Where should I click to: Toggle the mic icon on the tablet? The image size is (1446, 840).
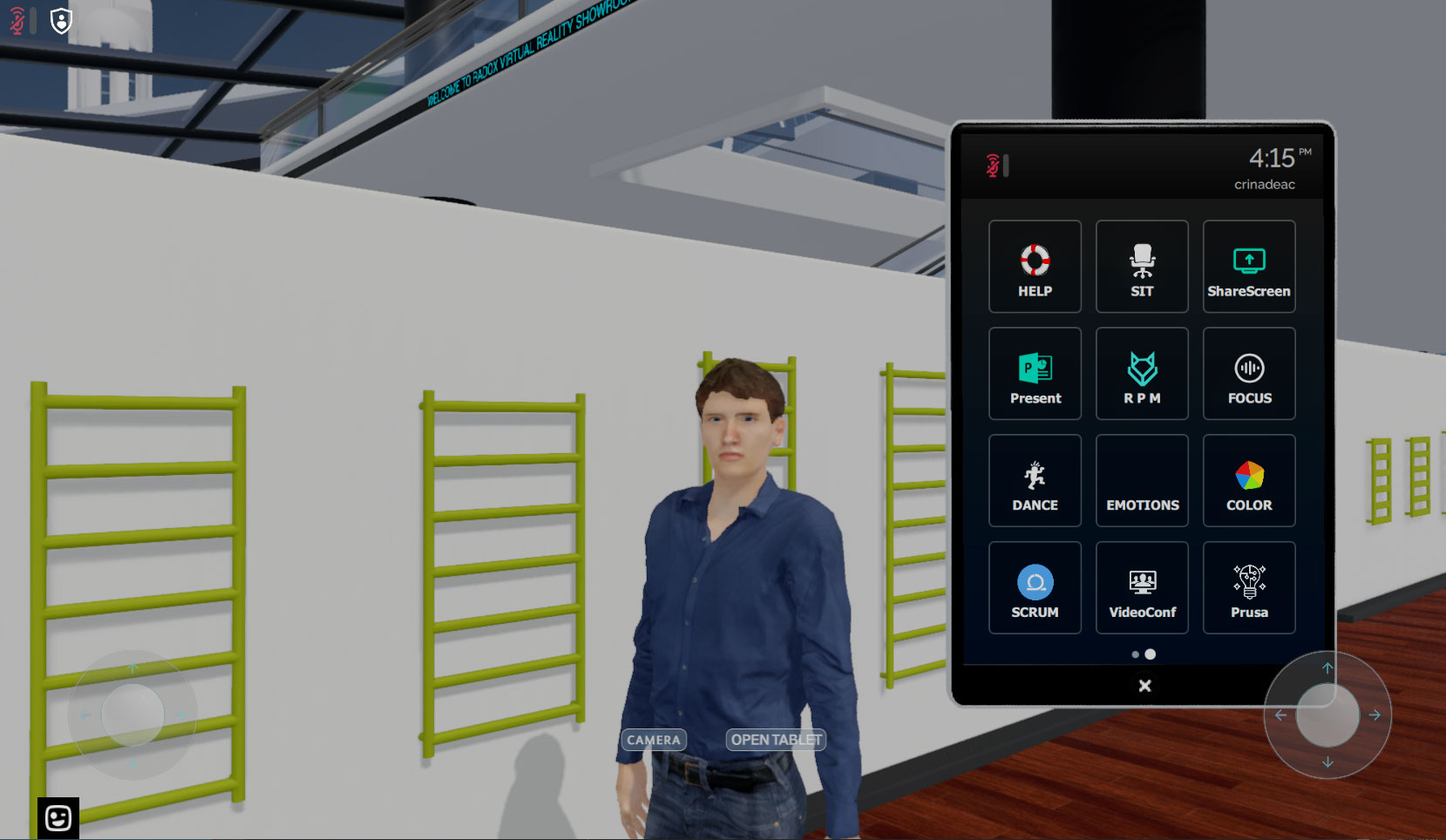991,166
